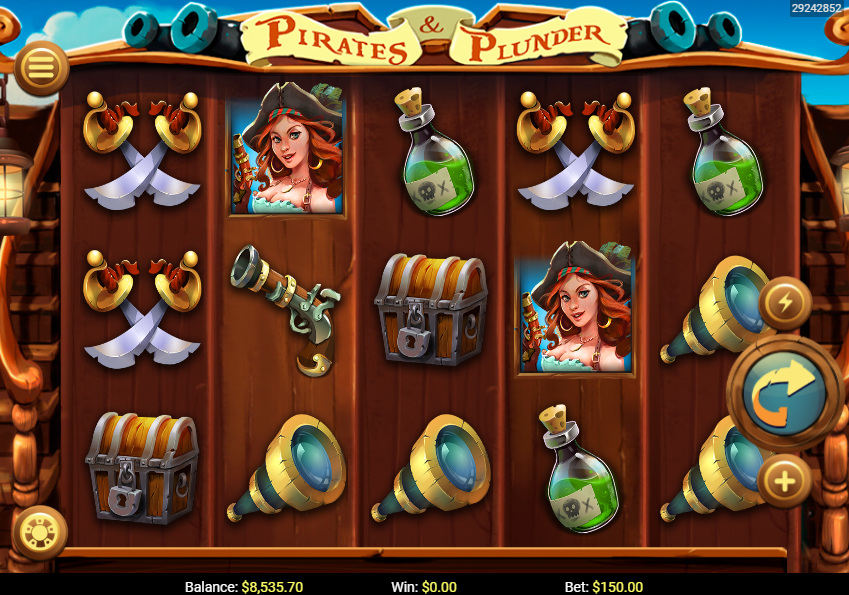
Task: Open the hamburger menu
Action: pos(41,67)
